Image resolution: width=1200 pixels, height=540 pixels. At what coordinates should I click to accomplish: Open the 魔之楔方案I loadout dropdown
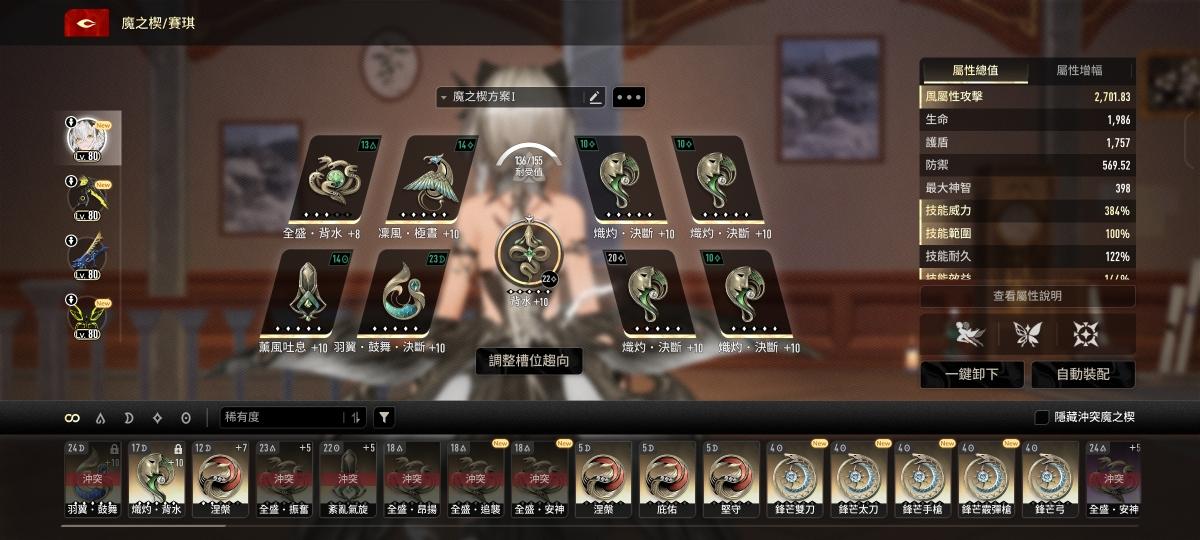pyautogui.click(x=510, y=97)
